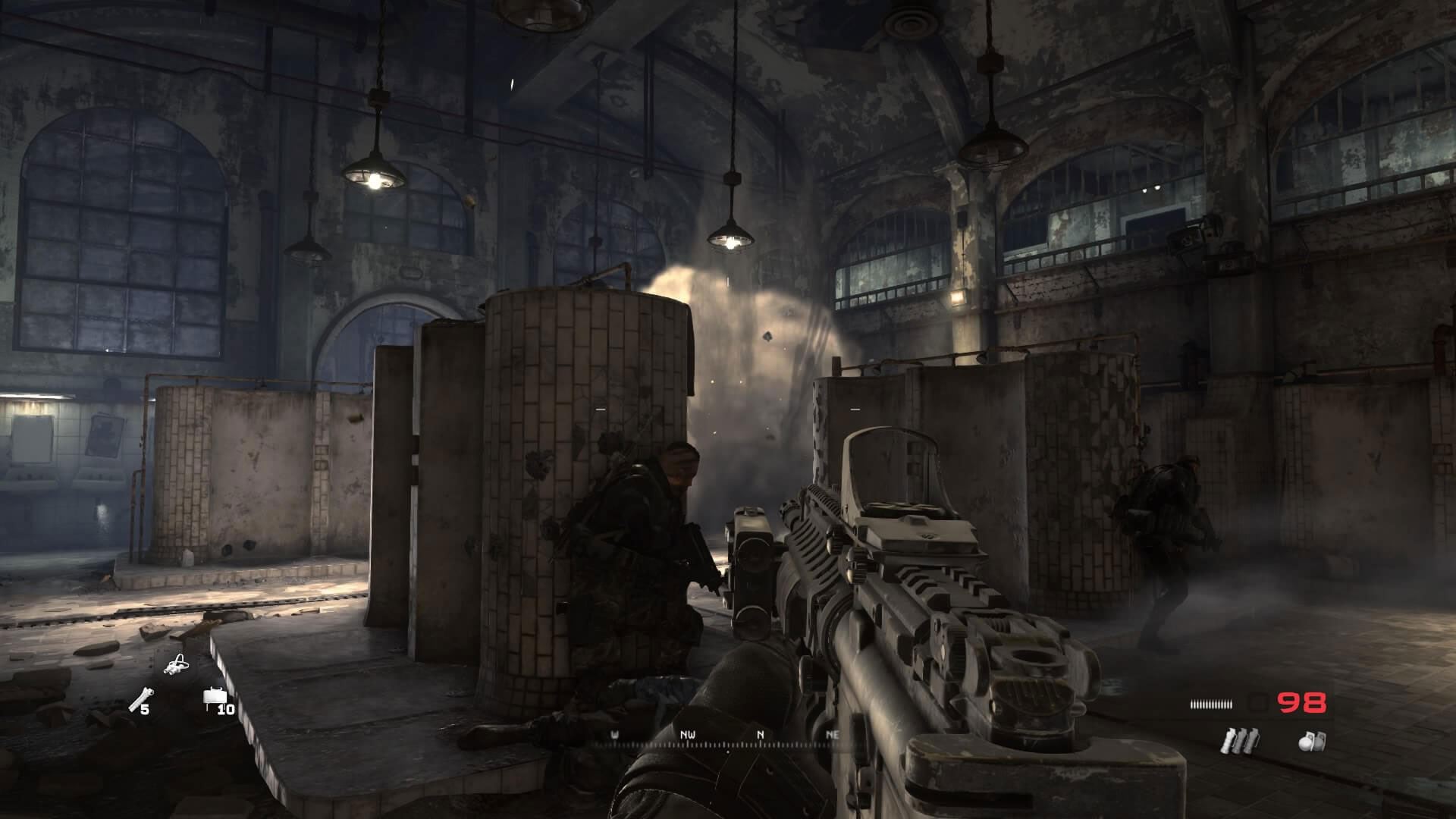Select the claymore mine with count 10
Viewport: 1456px width, 819px height.
[x=213, y=700]
